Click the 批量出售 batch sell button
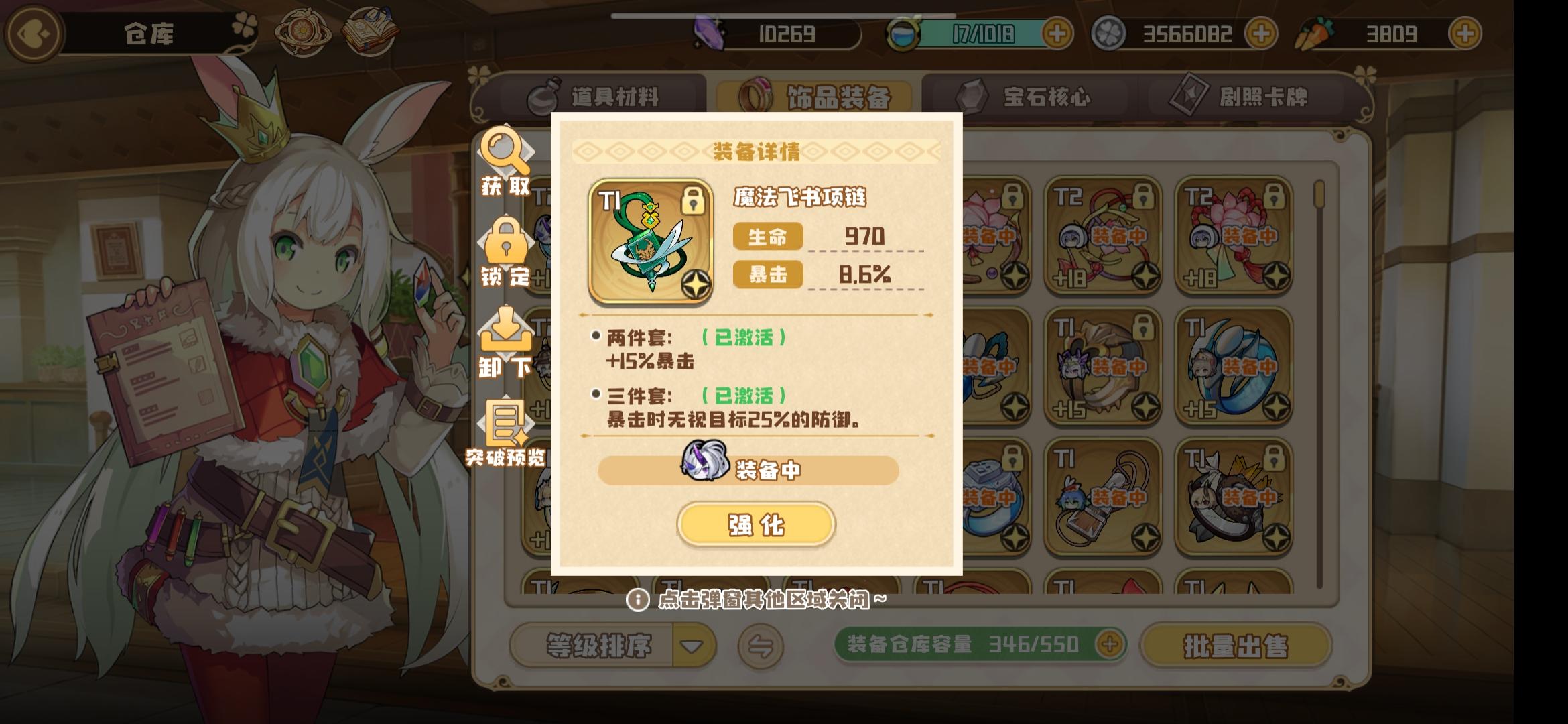Image resolution: width=1568 pixels, height=724 pixels. [1260, 645]
